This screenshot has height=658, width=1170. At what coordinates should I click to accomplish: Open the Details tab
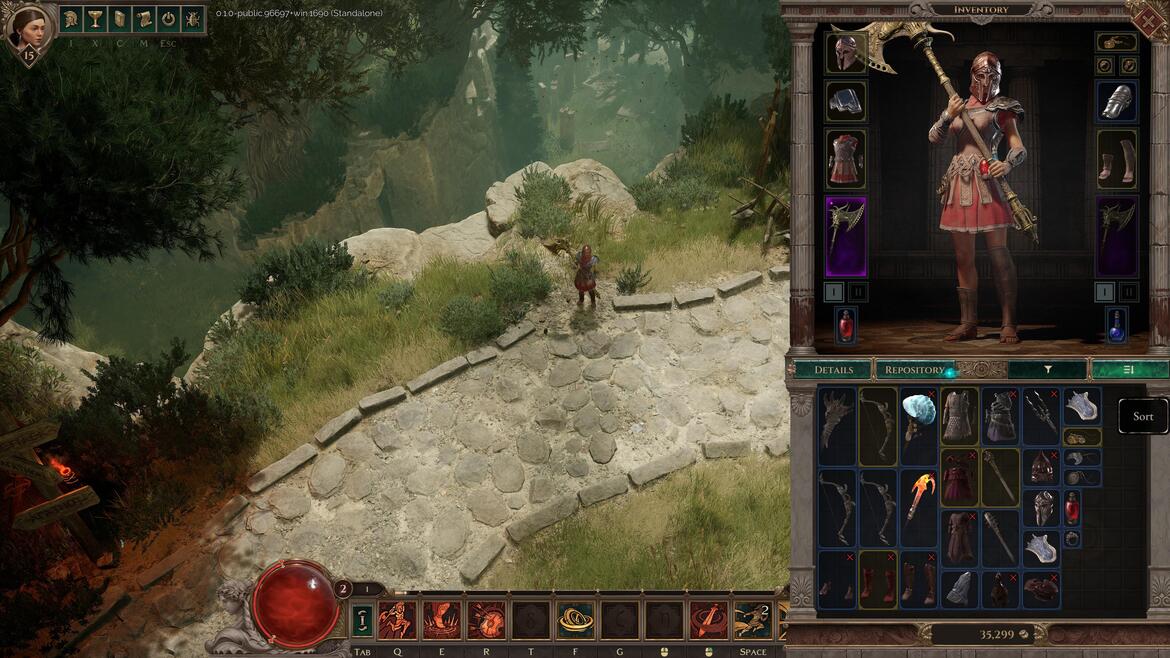[x=833, y=369]
